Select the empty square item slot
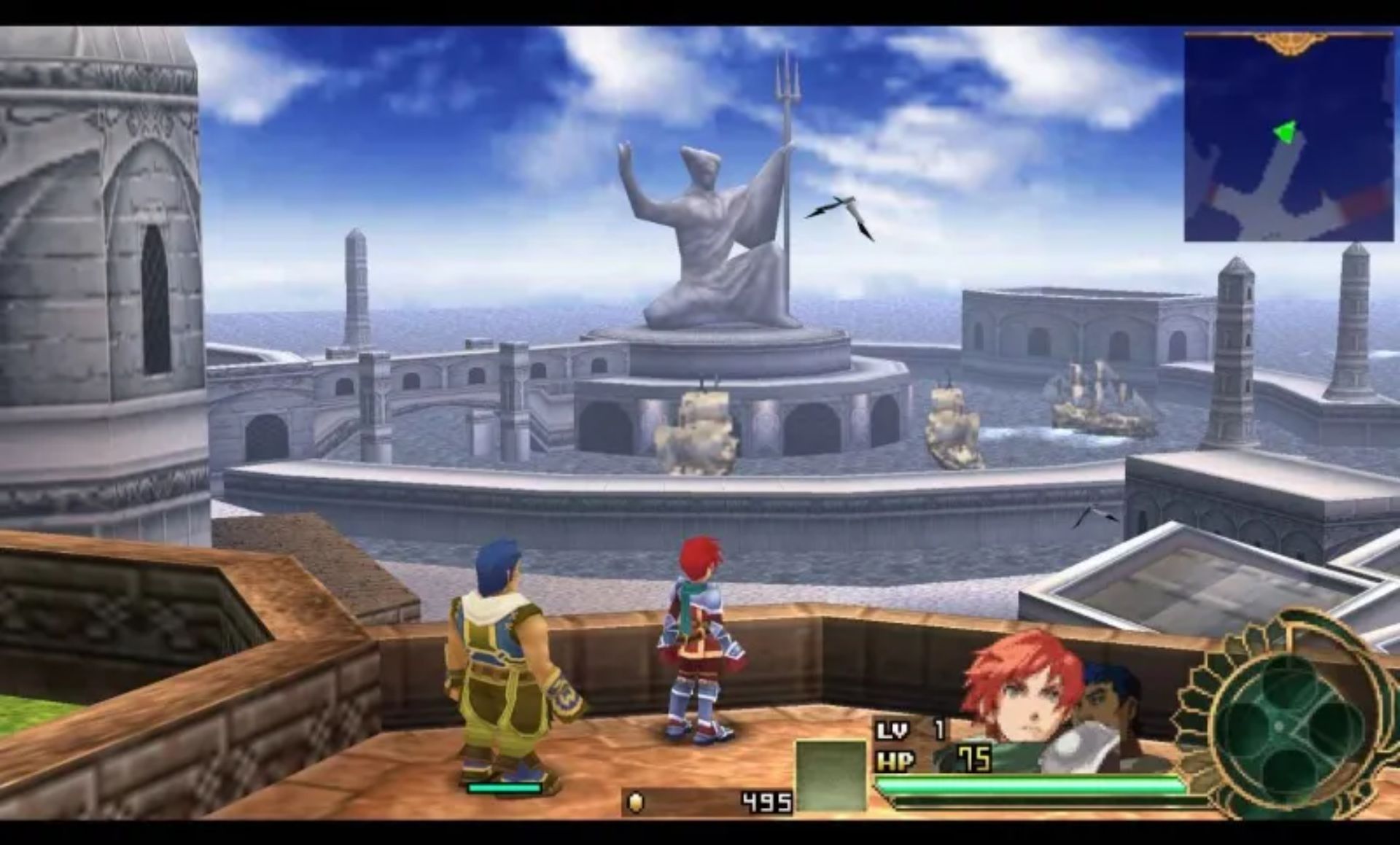 [x=831, y=775]
